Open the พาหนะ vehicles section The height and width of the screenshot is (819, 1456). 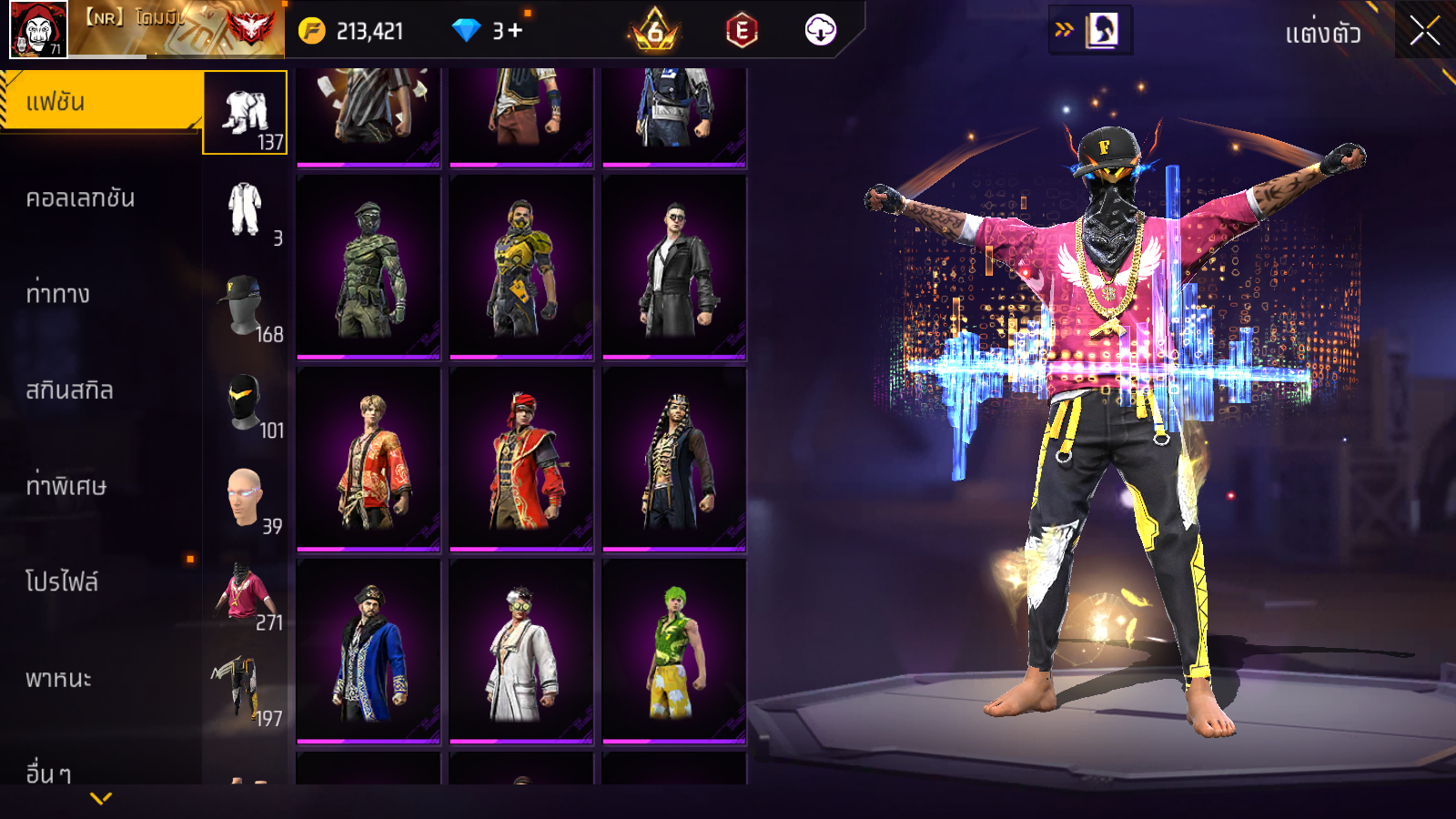click(58, 679)
